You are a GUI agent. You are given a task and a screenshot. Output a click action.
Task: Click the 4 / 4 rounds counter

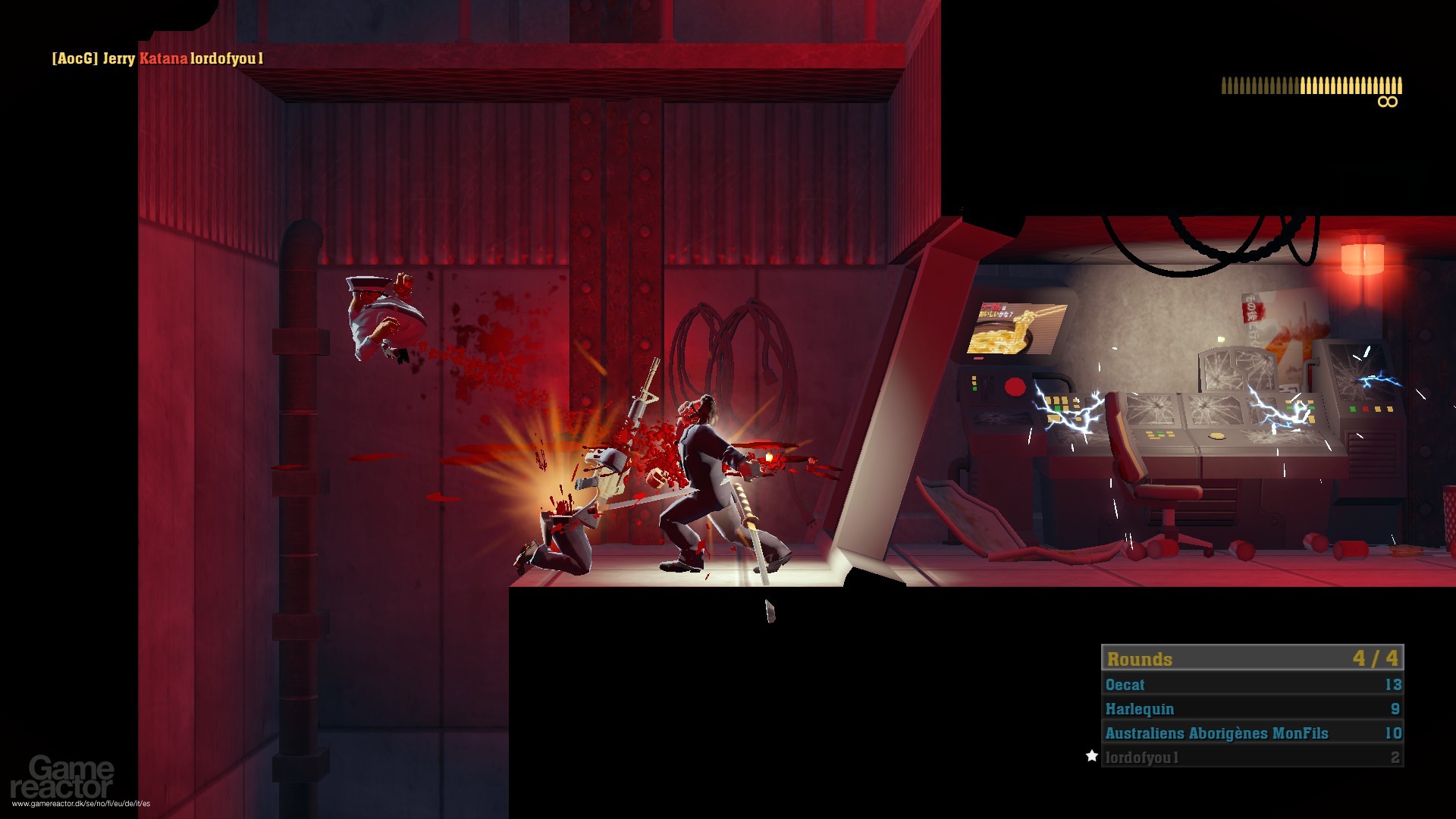click(1374, 658)
